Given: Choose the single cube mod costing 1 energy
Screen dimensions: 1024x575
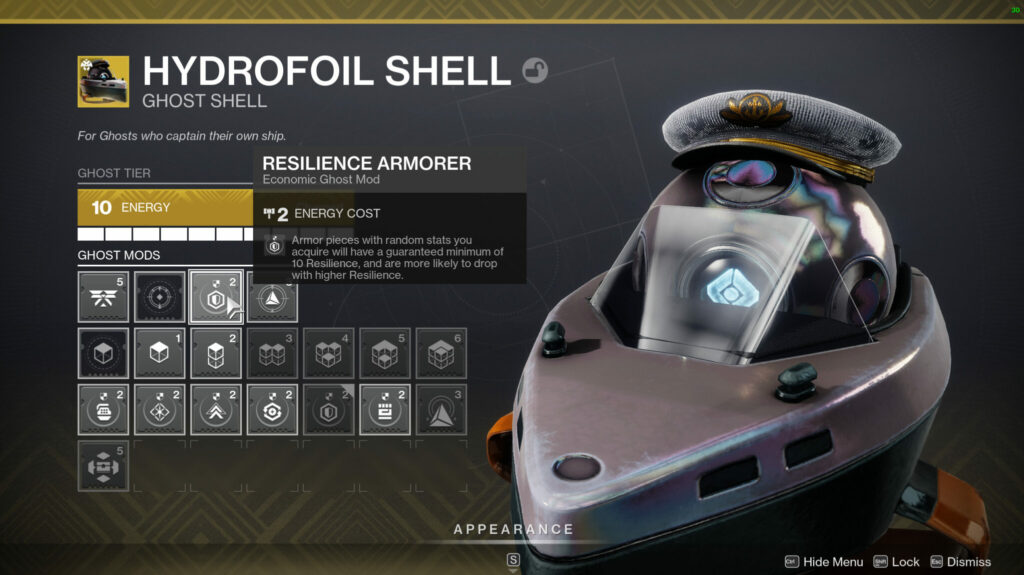Looking at the screenshot, I should tap(160, 353).
